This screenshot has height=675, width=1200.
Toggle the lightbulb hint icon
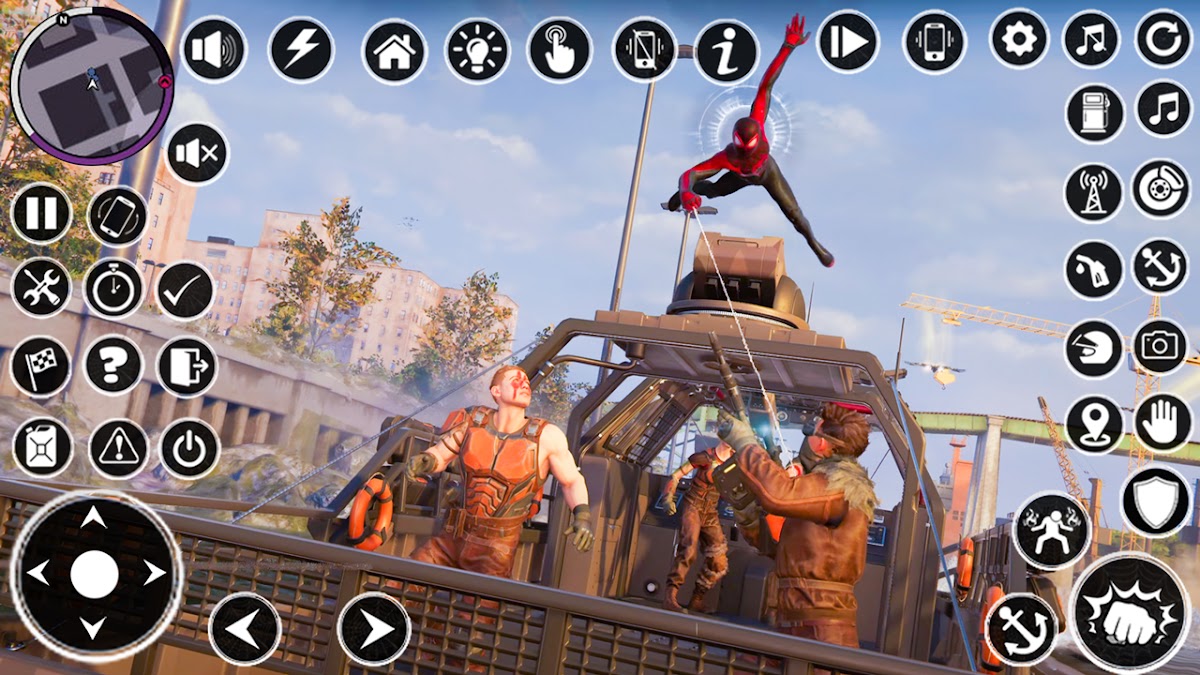point(477,51)
